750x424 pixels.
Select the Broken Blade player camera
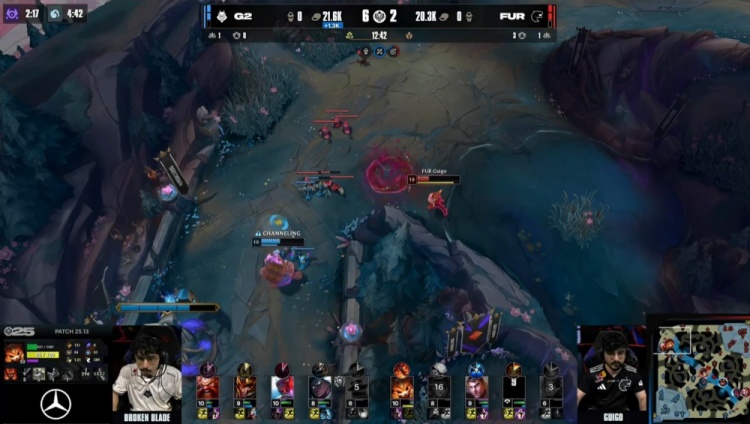coord(146,372)
